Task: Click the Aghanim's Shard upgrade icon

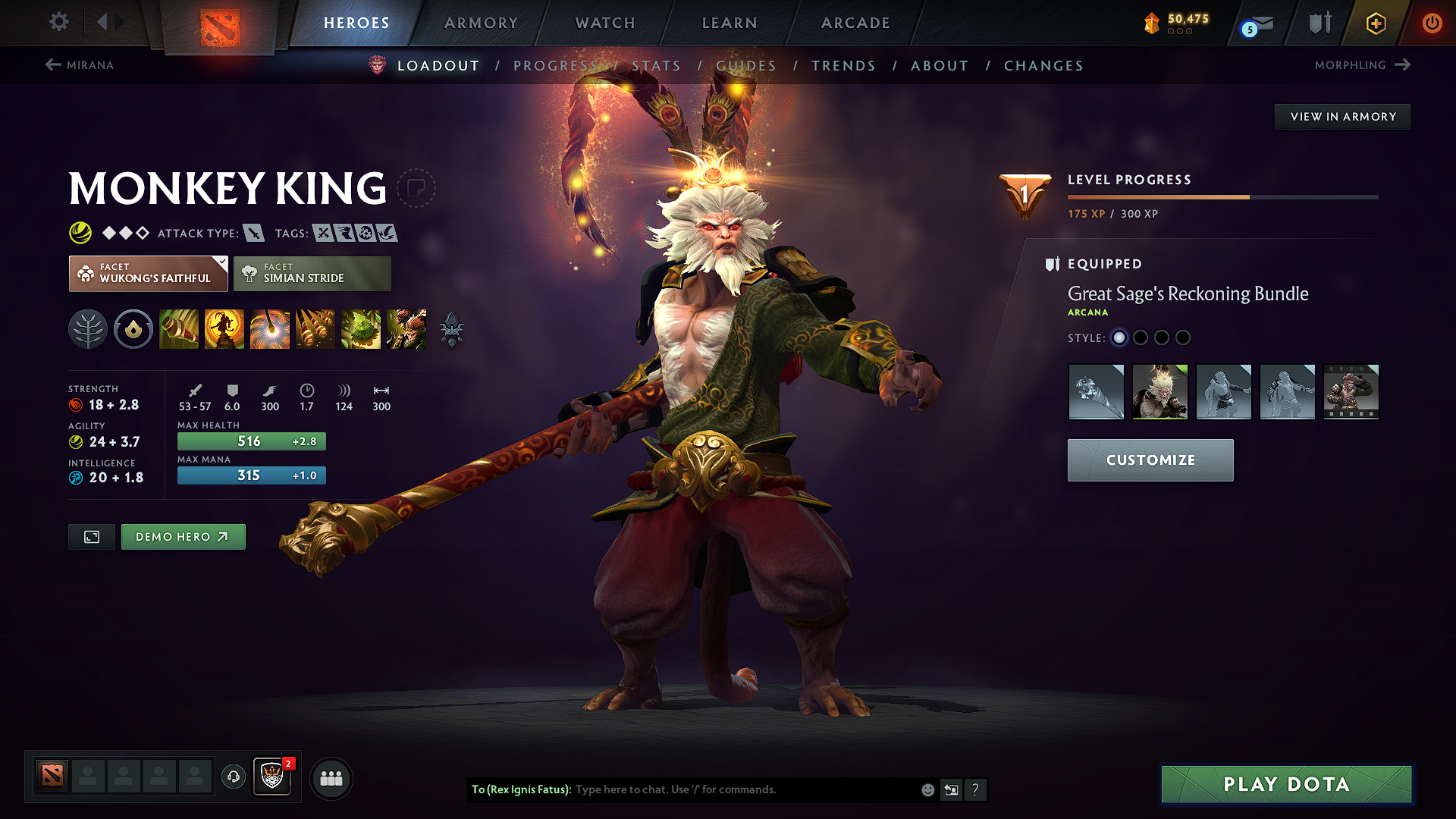Action: [x=451, y=329]
